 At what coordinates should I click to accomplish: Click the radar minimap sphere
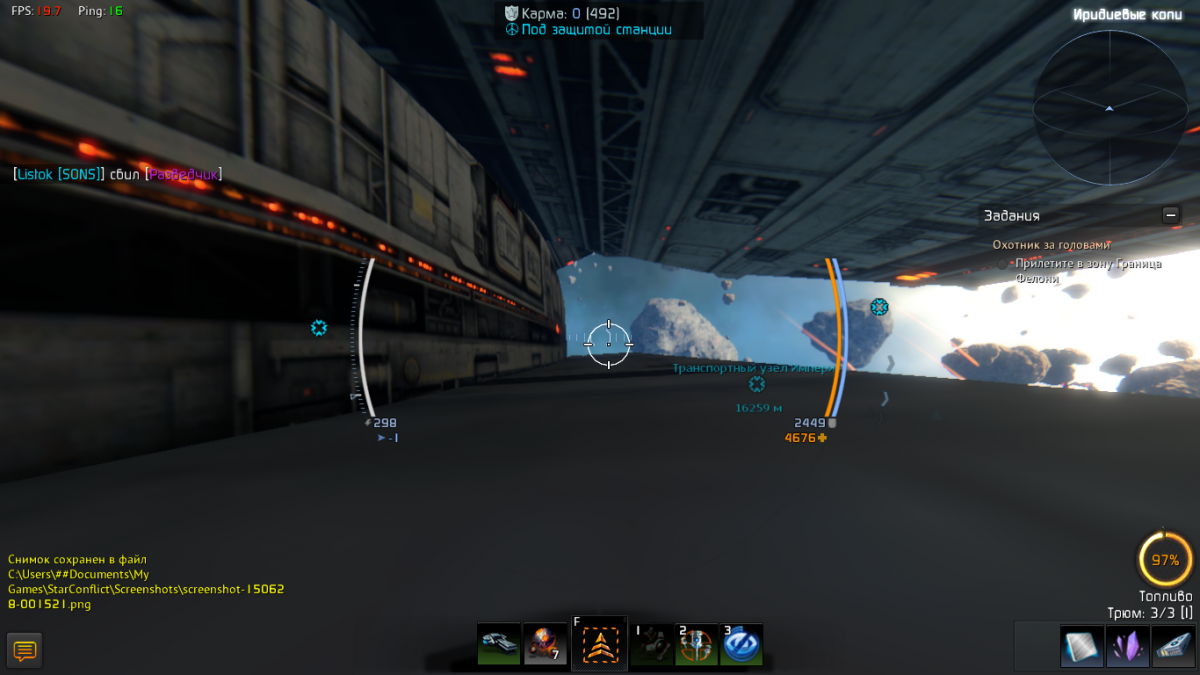pos(1109,107)
